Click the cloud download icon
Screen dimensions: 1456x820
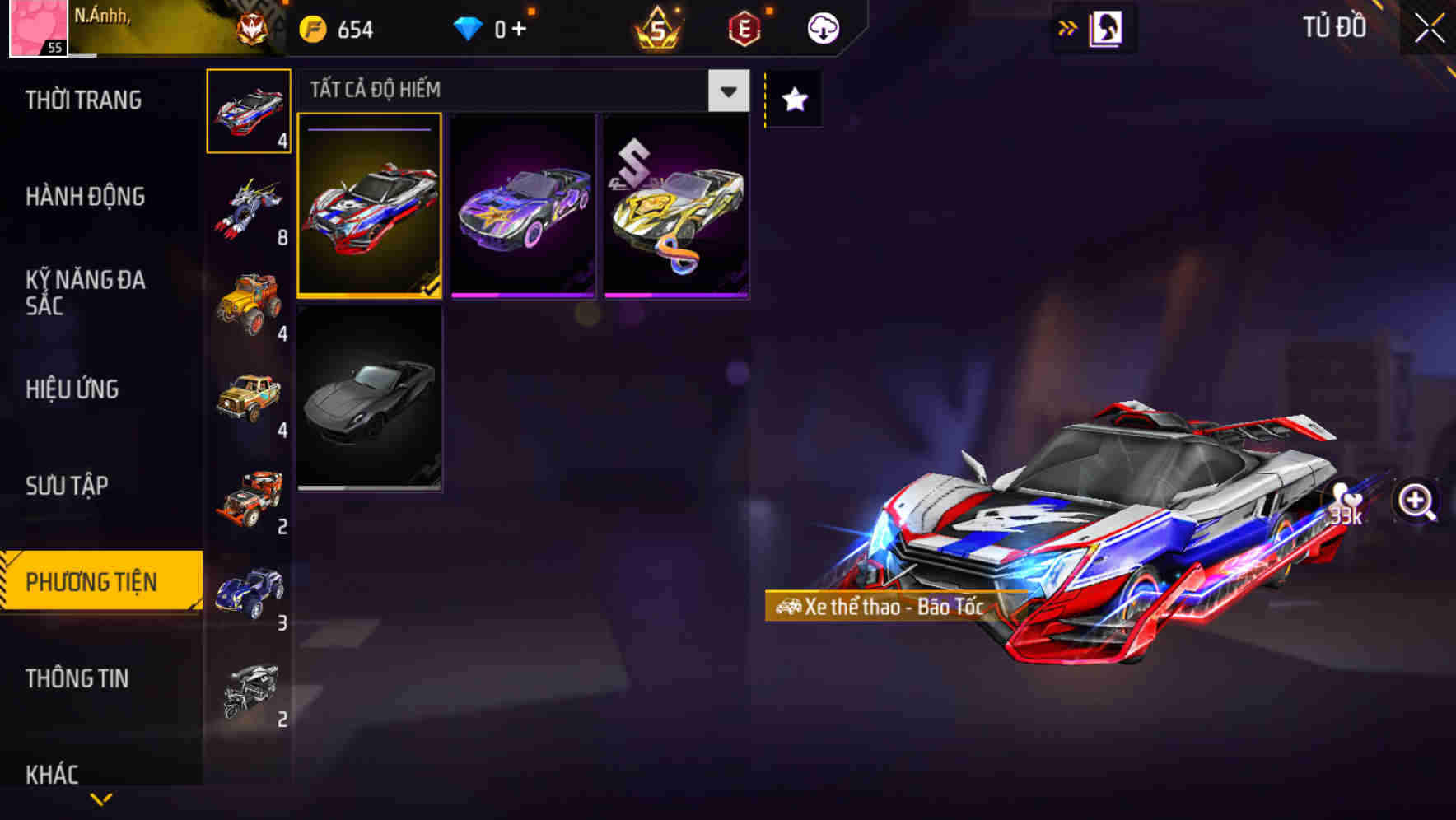(823, 27)
